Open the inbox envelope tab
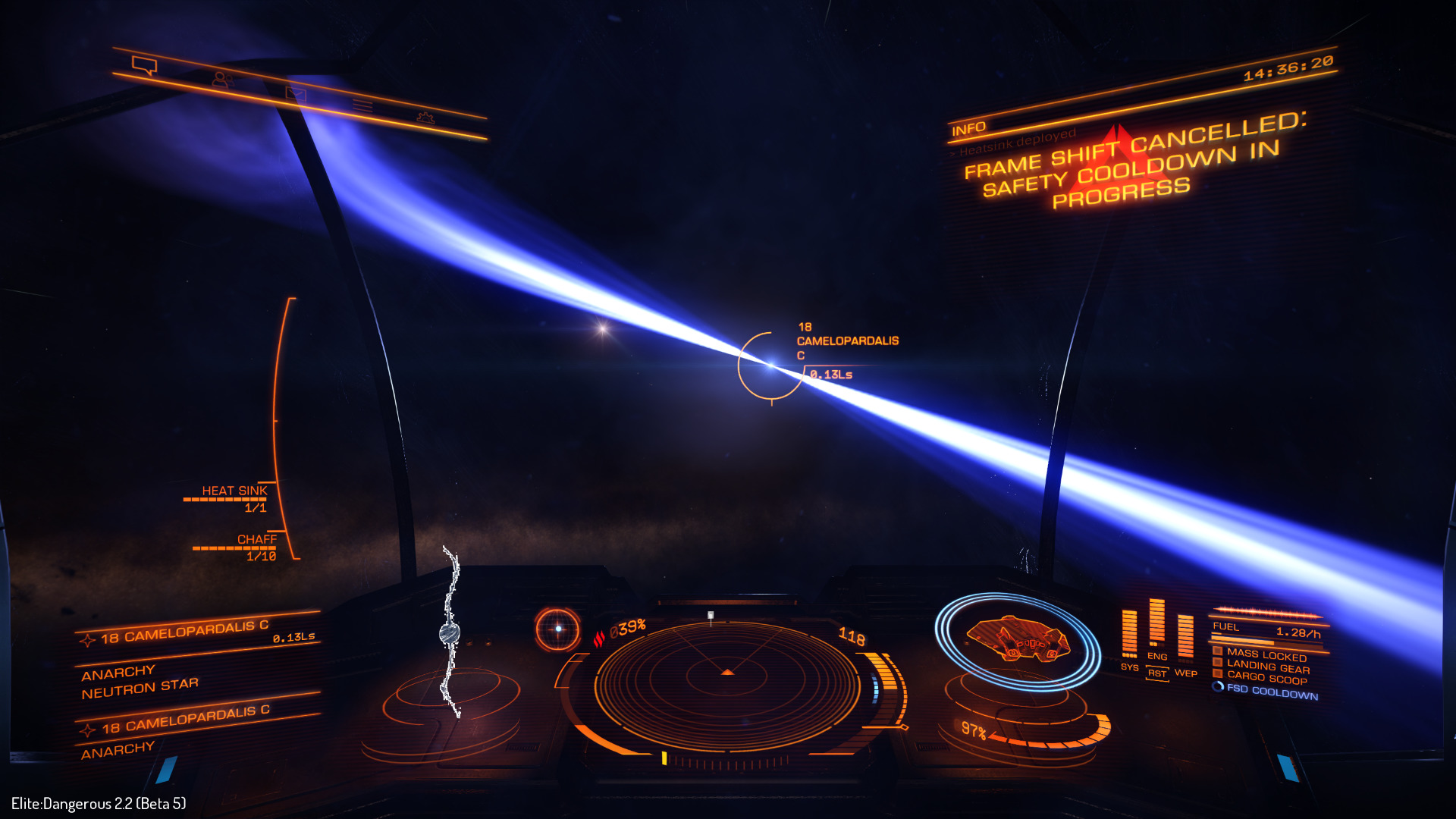 click(295, 93)
